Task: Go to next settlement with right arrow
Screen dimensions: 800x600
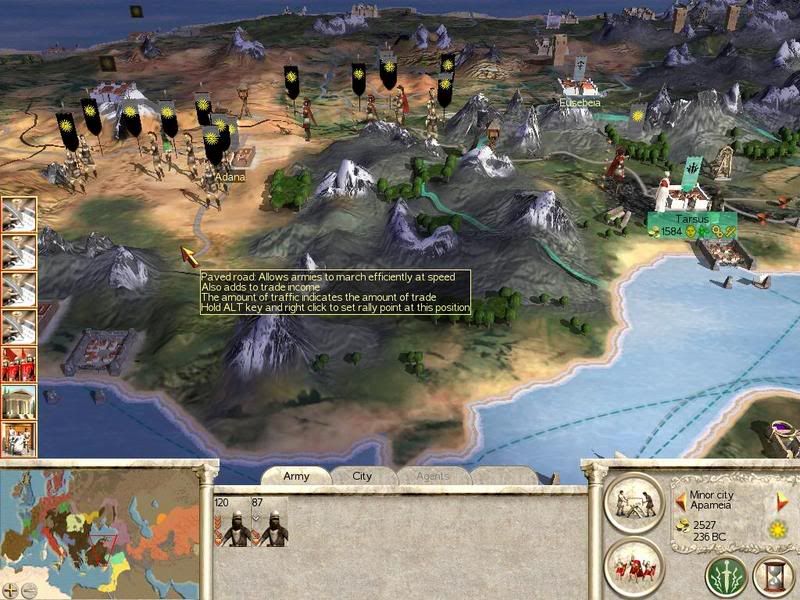Action: coord(783,500)
